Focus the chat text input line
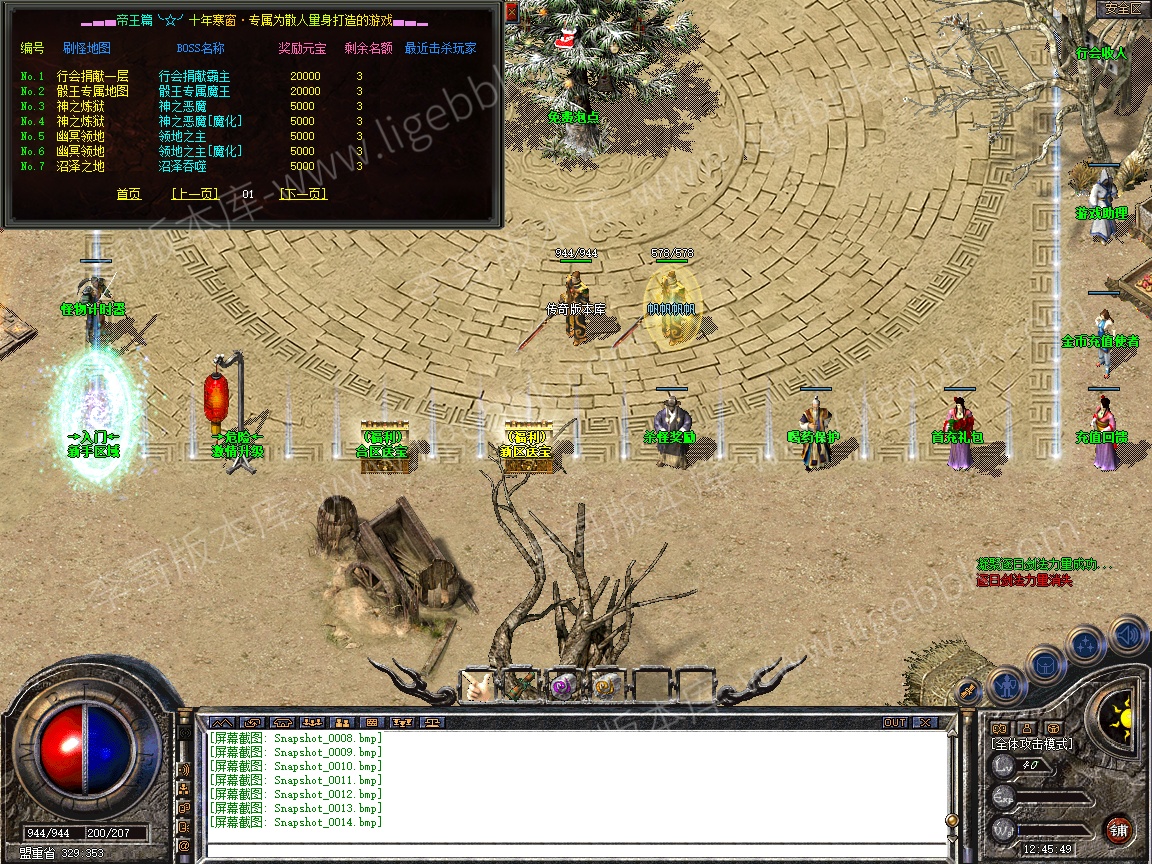 point(575,851)
